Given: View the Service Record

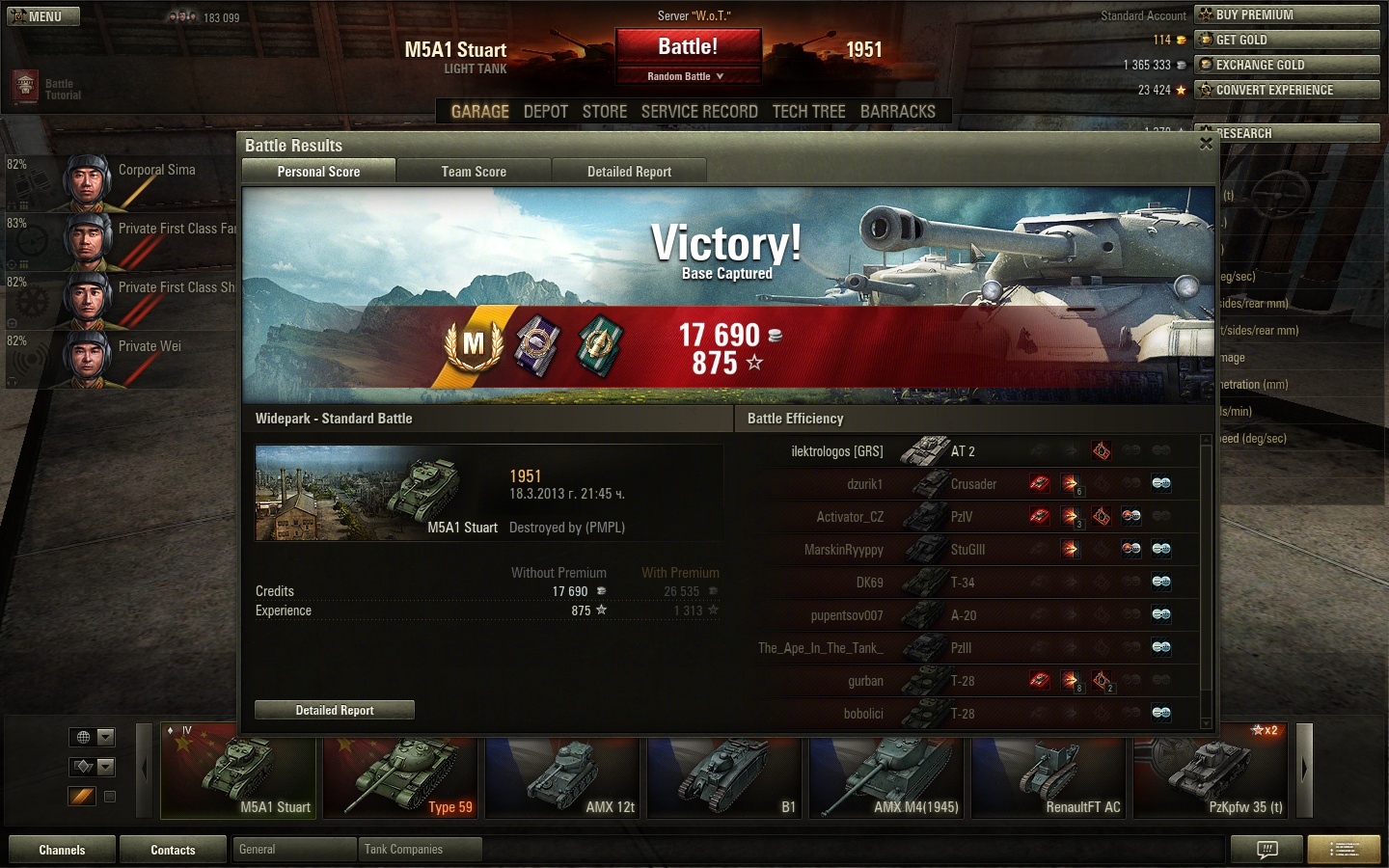Looking at the screenshot, I should click(699, 112).
